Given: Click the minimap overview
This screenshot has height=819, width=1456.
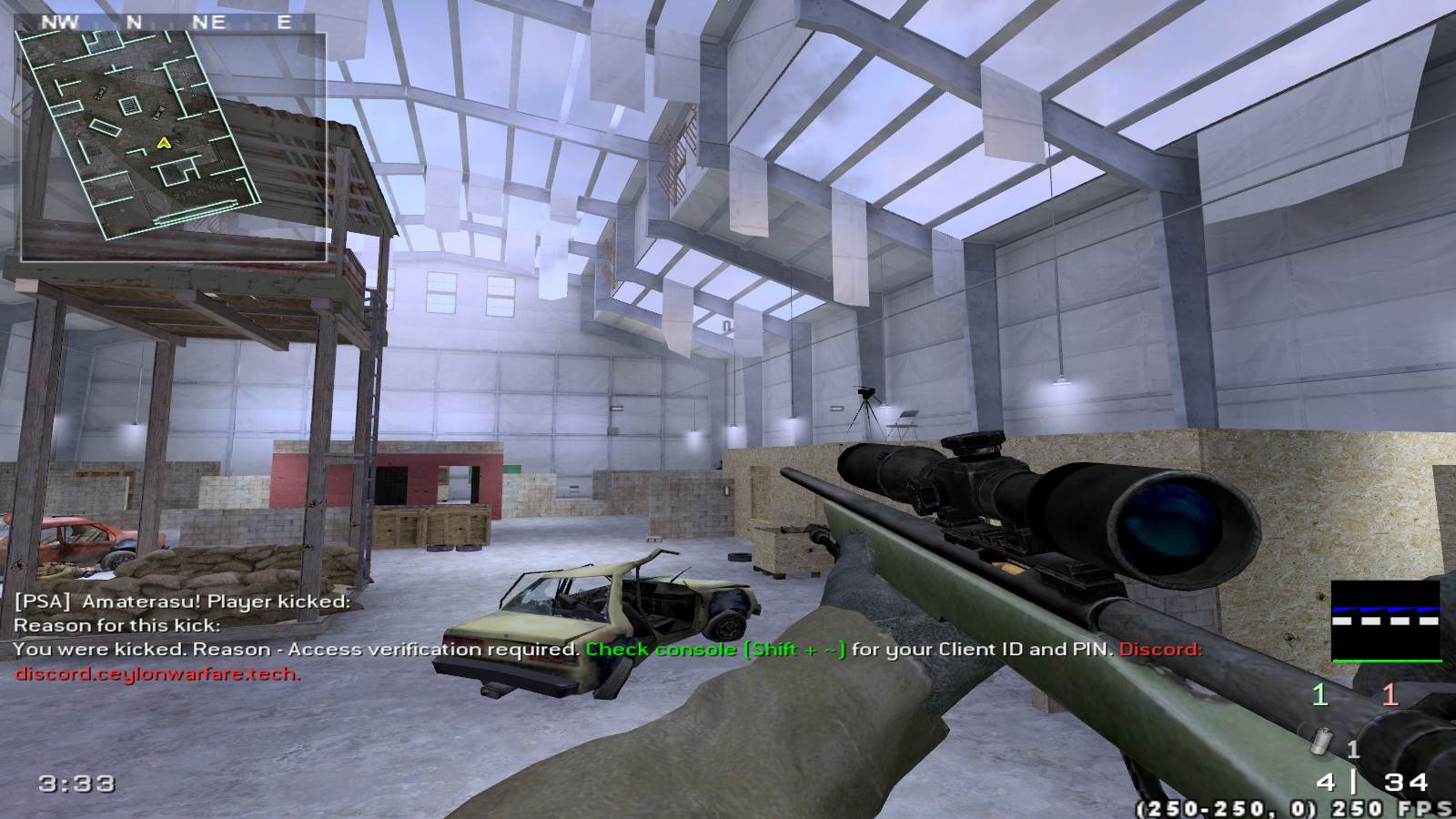Looking at the screenshot, I should 173,146.
